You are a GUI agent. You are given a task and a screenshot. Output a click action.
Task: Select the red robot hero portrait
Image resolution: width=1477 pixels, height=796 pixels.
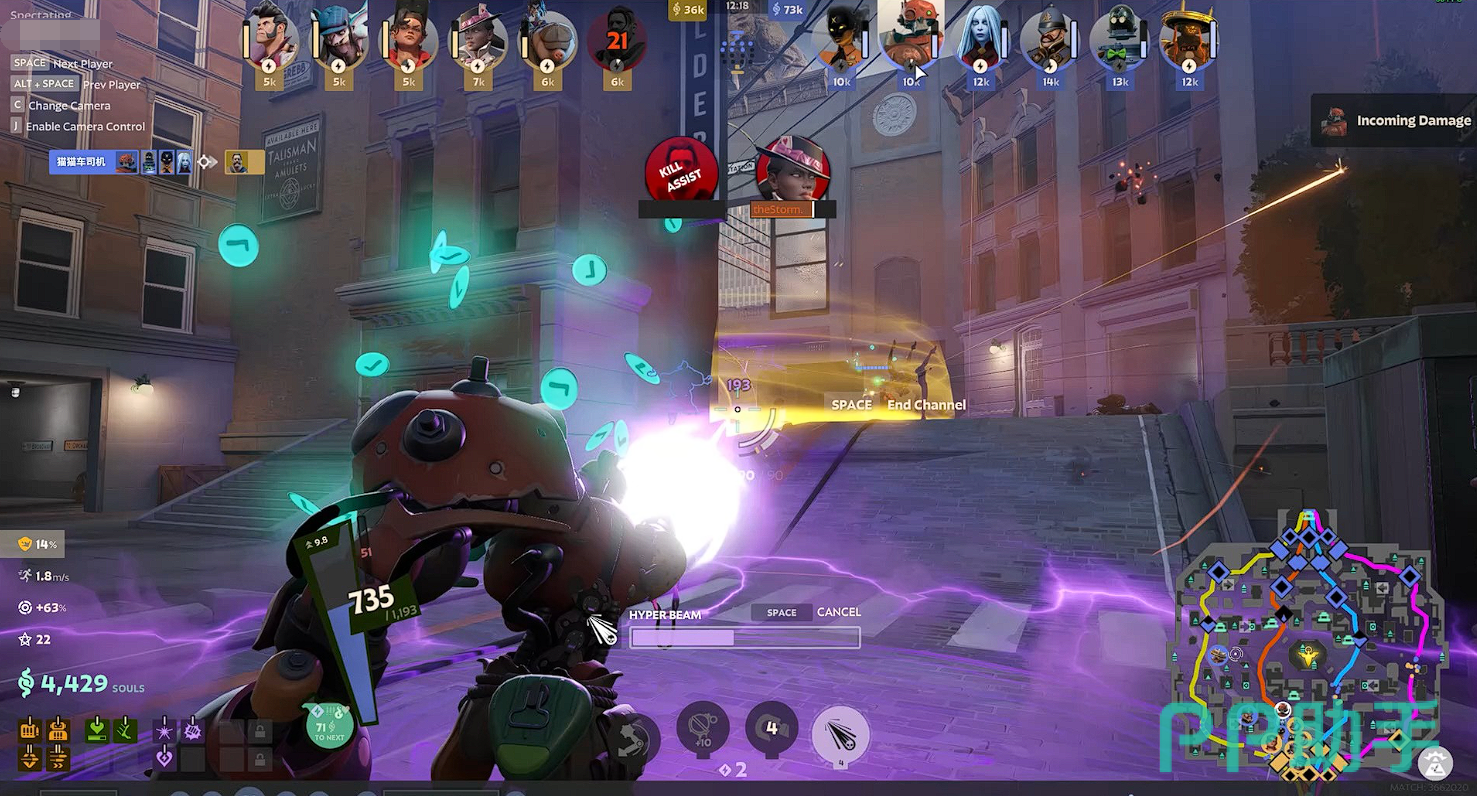(910, 40)
